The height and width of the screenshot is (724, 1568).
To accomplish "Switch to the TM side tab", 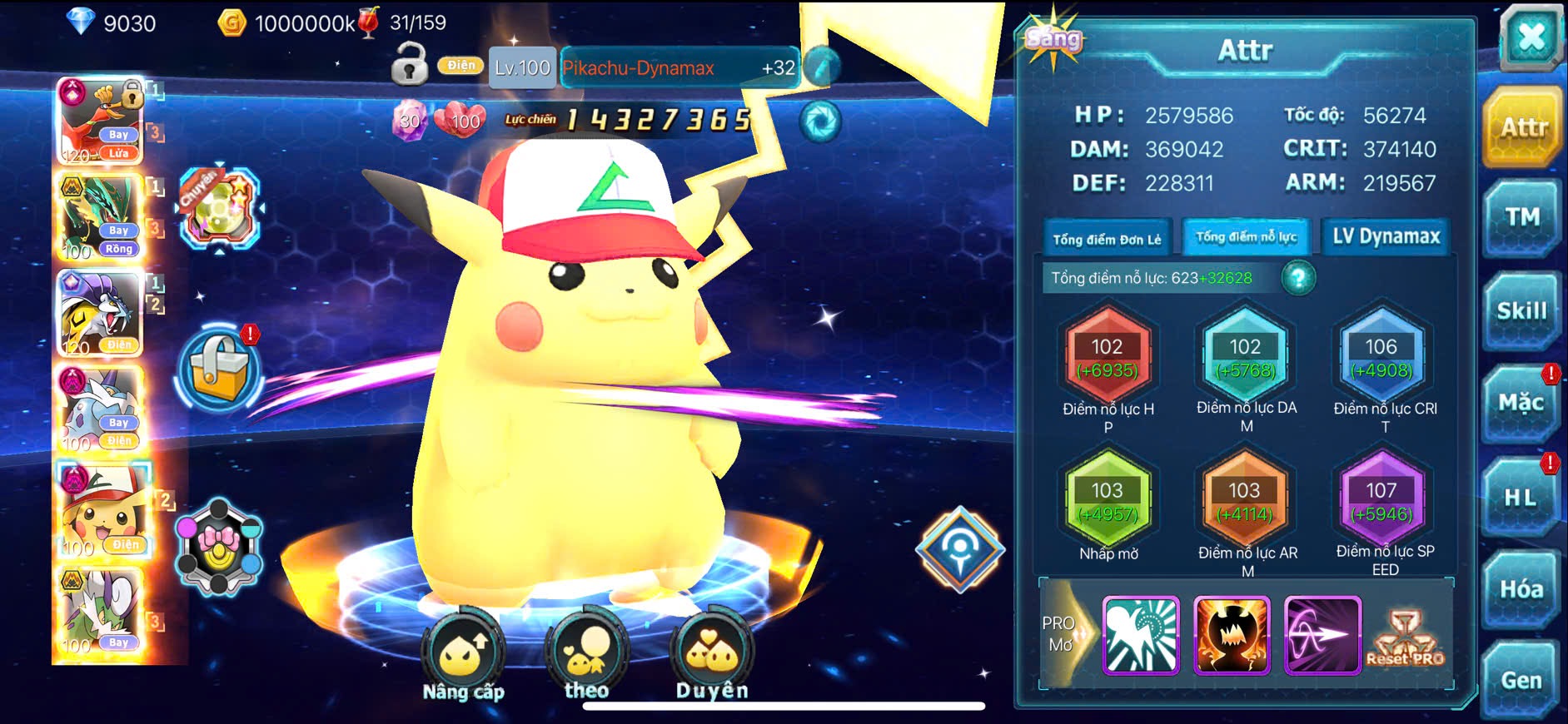I will (x=1521, y=218).
